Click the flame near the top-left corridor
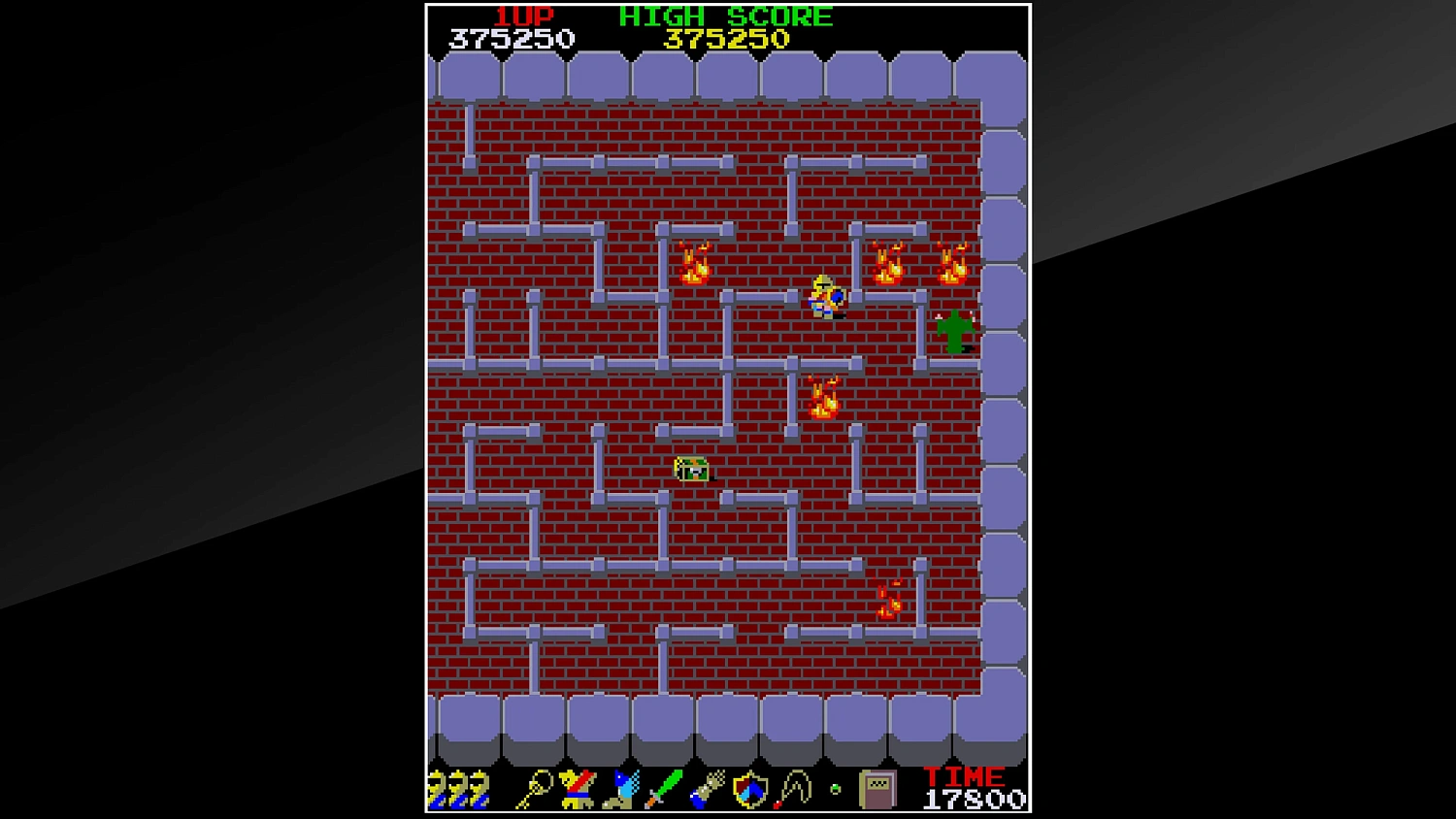This screenshot has height=819, width=1456. pos(693,263)
